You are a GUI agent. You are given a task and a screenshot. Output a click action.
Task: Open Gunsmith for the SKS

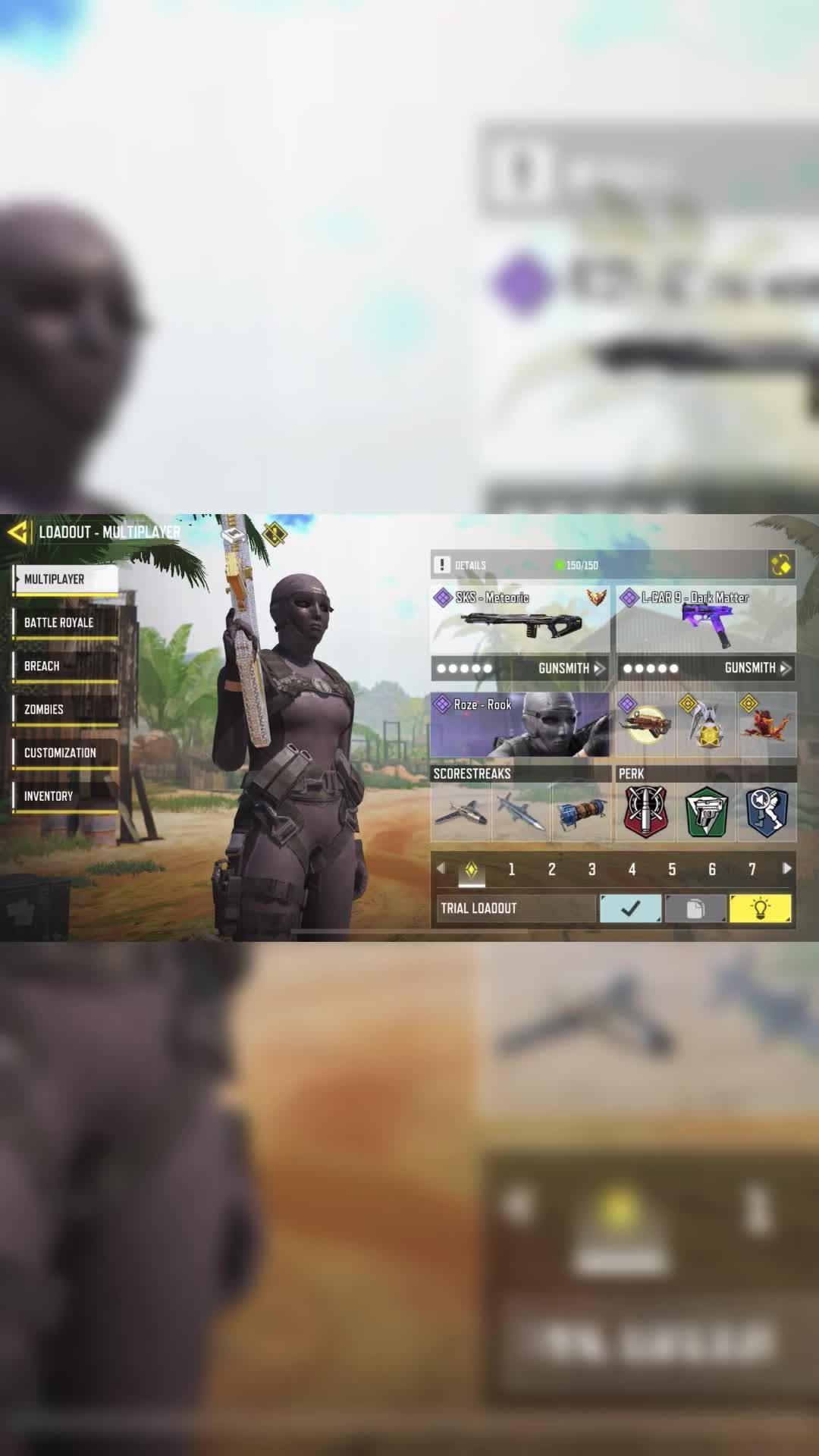[x=570, y=668]
